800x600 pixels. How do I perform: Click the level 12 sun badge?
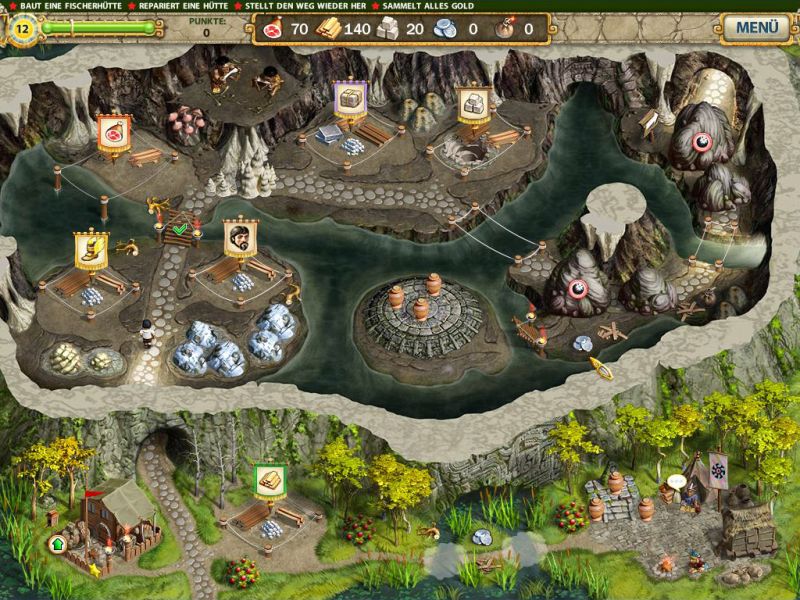22,29
